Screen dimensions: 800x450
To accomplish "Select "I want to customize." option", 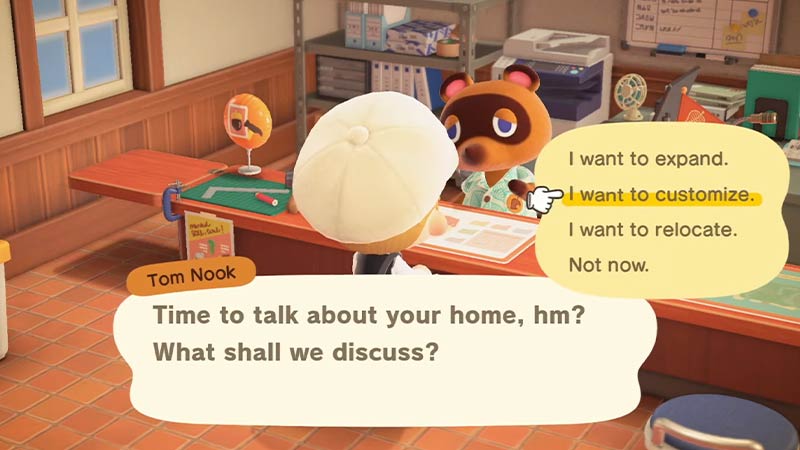I will pyautogui.click(x=660, y=194).
